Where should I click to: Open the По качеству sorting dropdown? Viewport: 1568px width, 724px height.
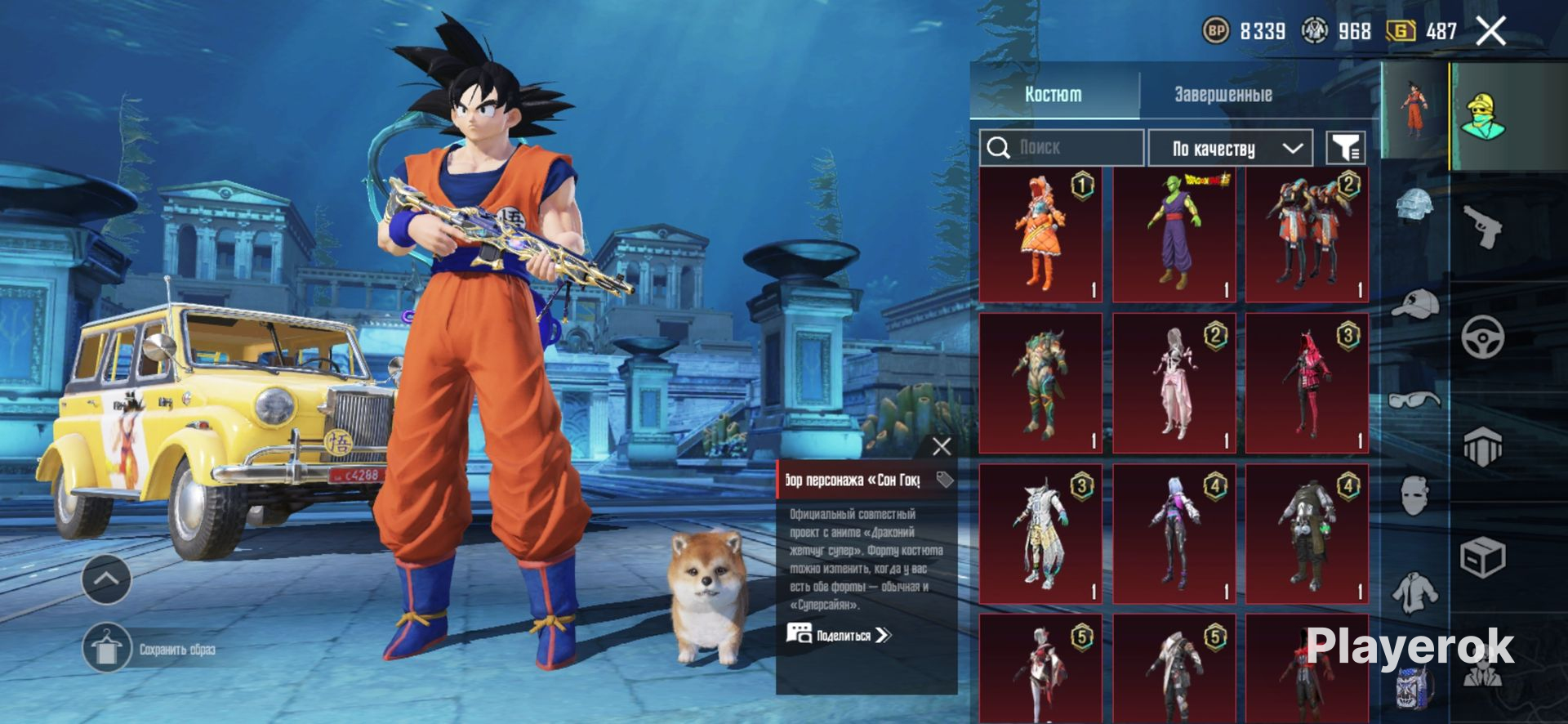[x=1231, y=148]
